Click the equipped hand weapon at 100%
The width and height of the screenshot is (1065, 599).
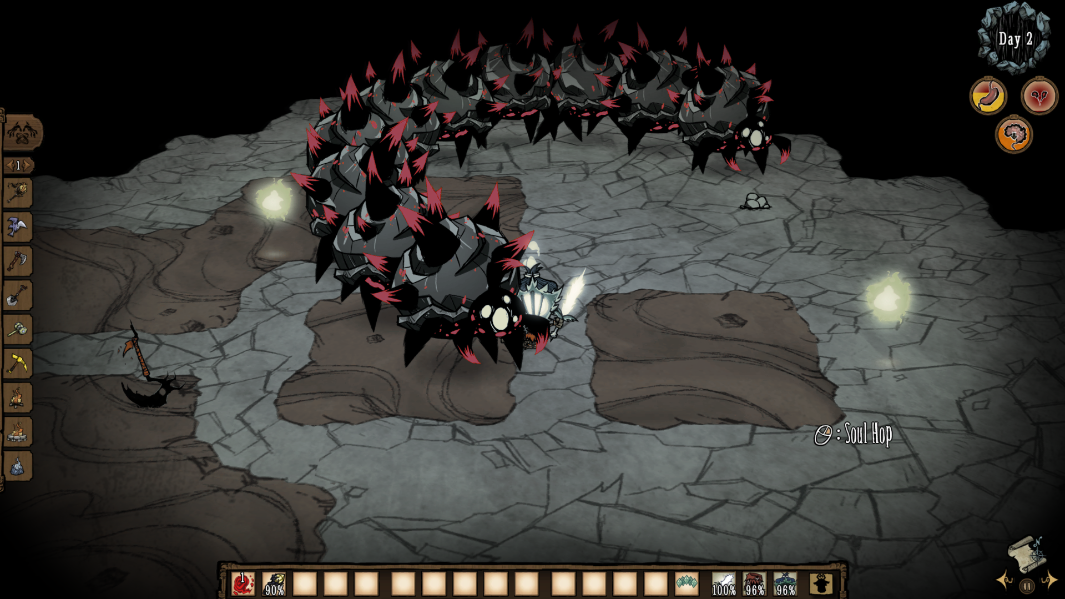[x=724, y=583]
